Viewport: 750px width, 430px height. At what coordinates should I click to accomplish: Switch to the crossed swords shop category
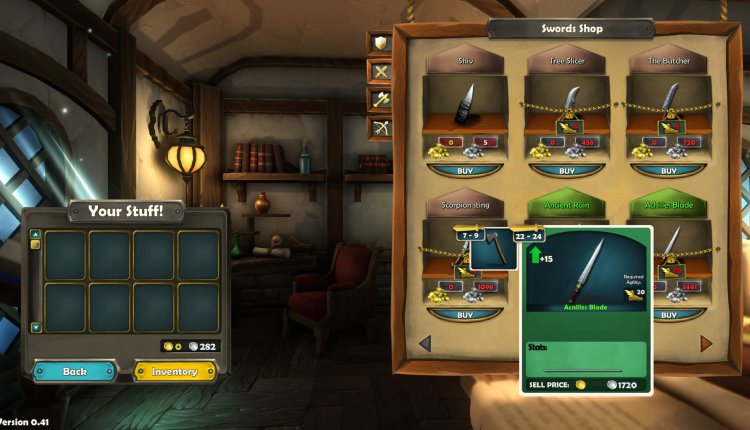[381, 71]
